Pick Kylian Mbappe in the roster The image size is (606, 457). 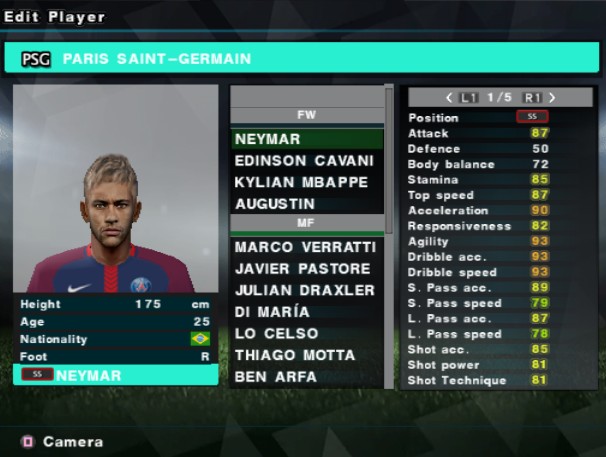pyautogui.click(x=305, y=182)
